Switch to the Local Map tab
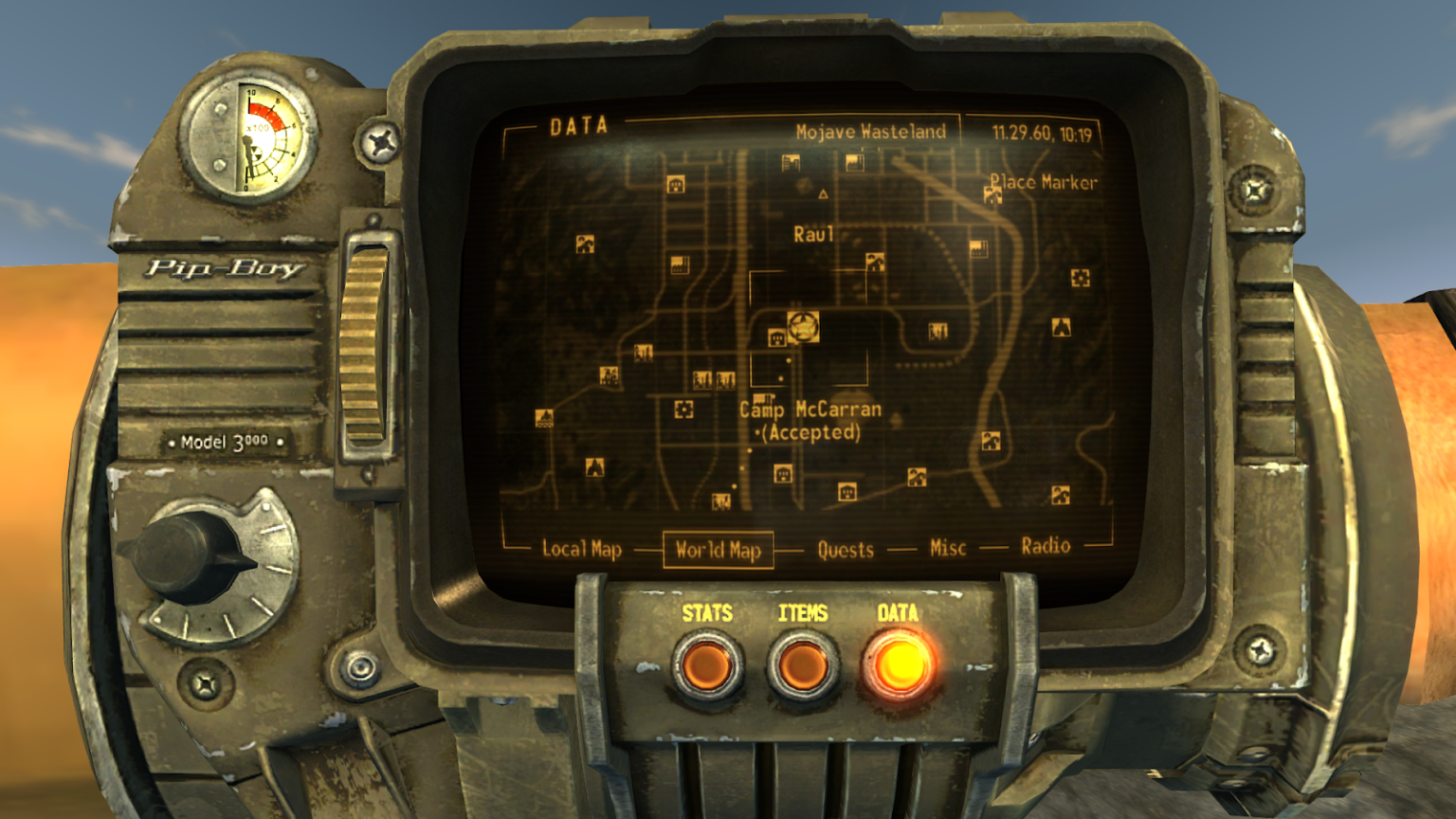1456x819 pixels. [581, 546]
